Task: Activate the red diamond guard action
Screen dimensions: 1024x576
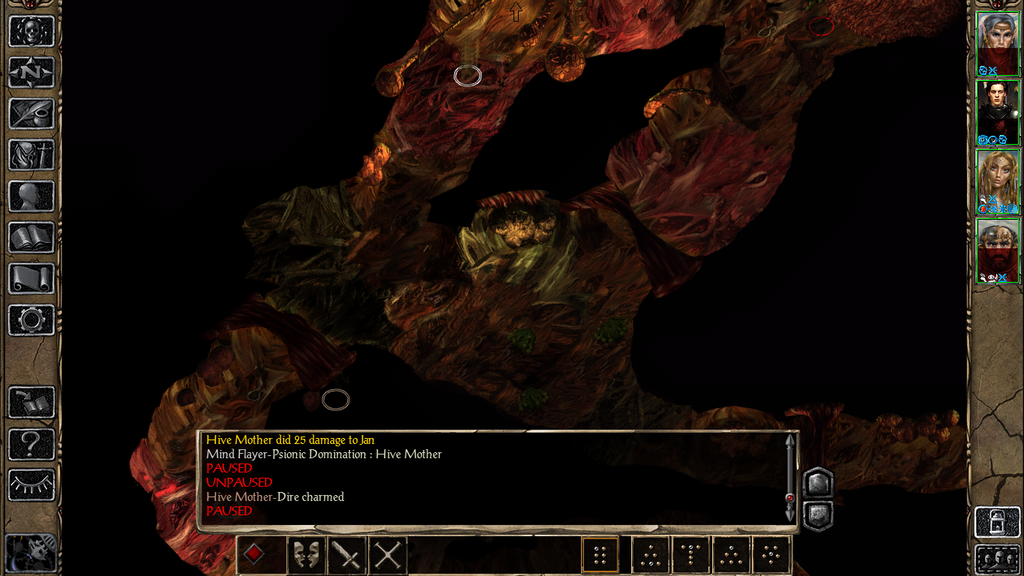Action: coord(254,554)
